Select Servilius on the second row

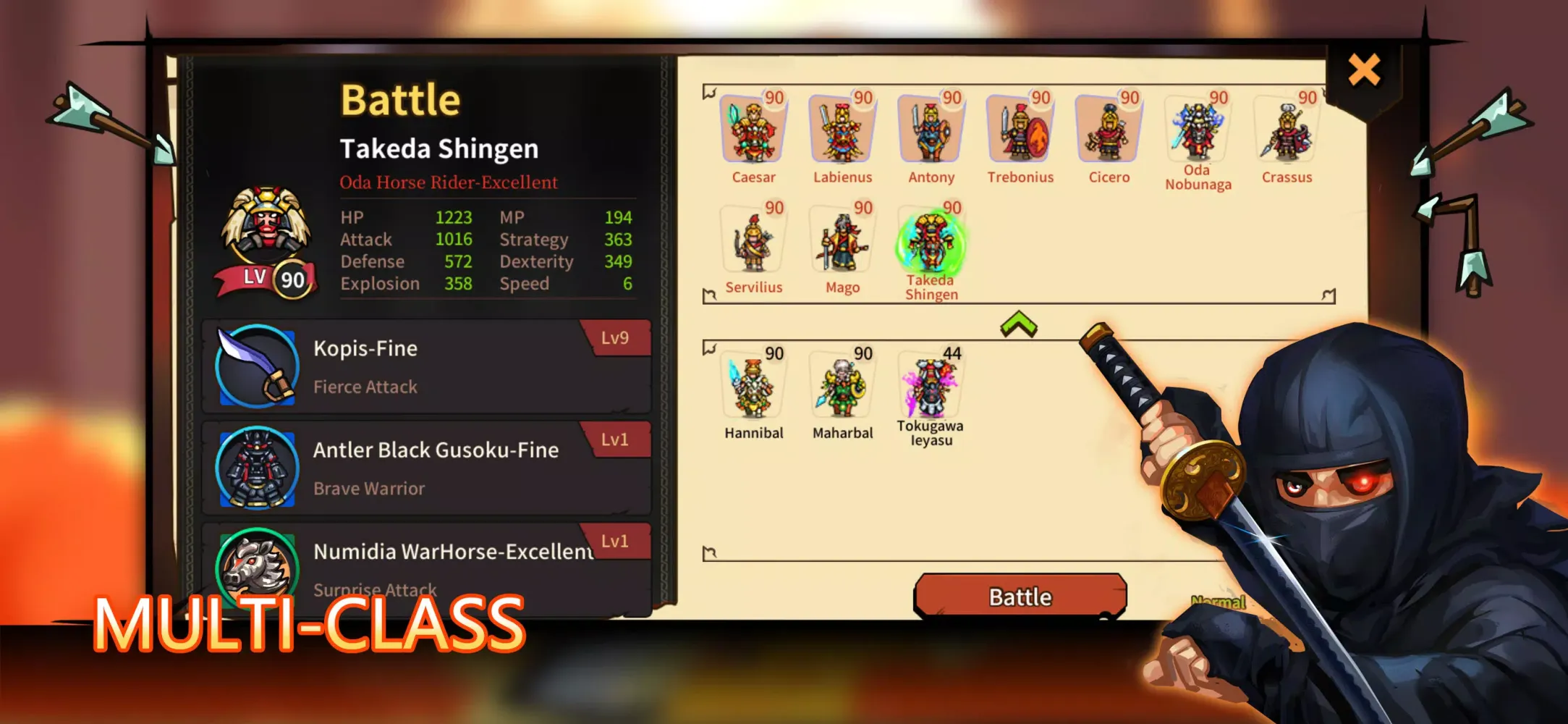754,241
